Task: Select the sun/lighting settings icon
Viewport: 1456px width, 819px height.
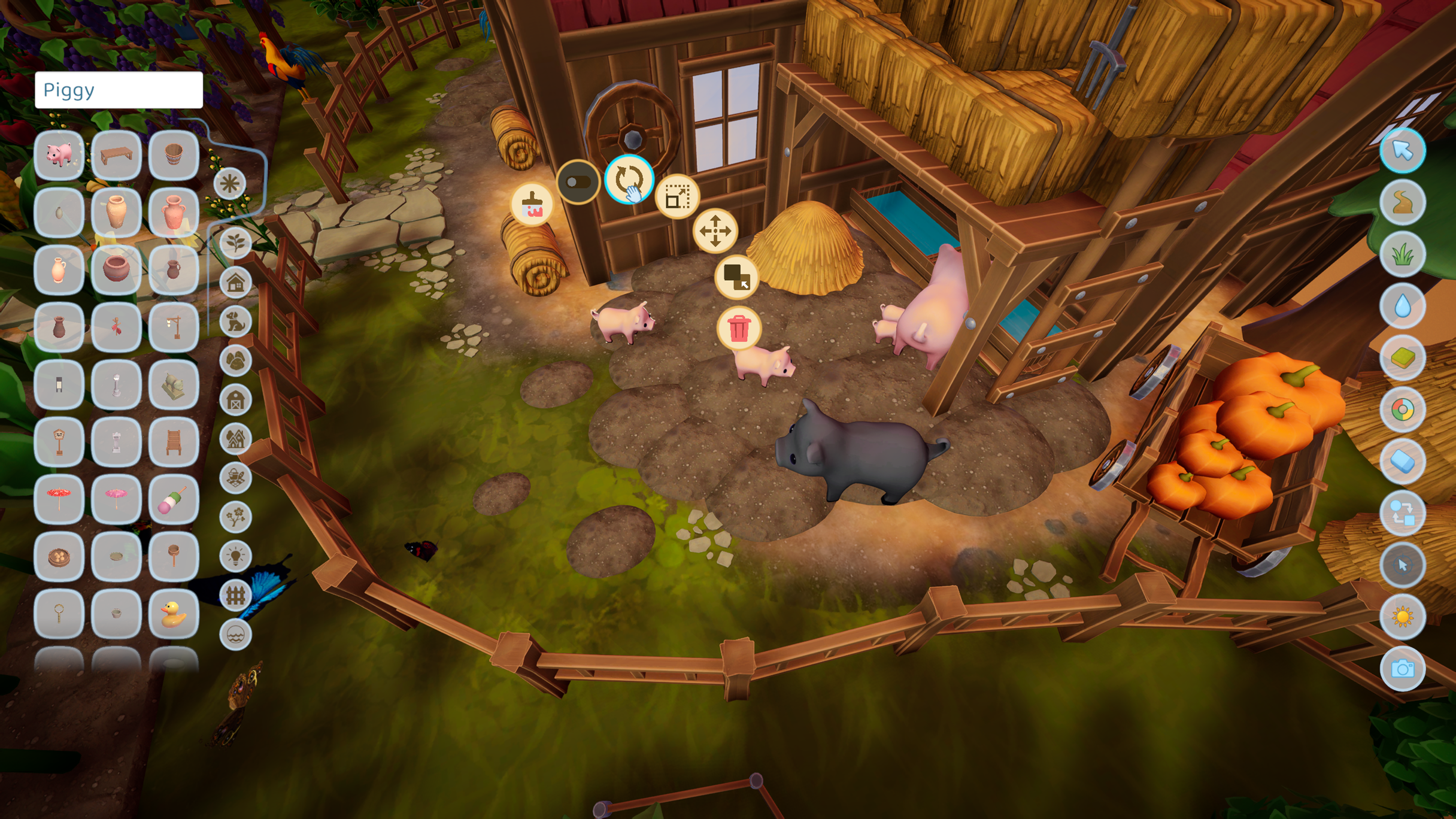Action: (x=1404, y=617)
